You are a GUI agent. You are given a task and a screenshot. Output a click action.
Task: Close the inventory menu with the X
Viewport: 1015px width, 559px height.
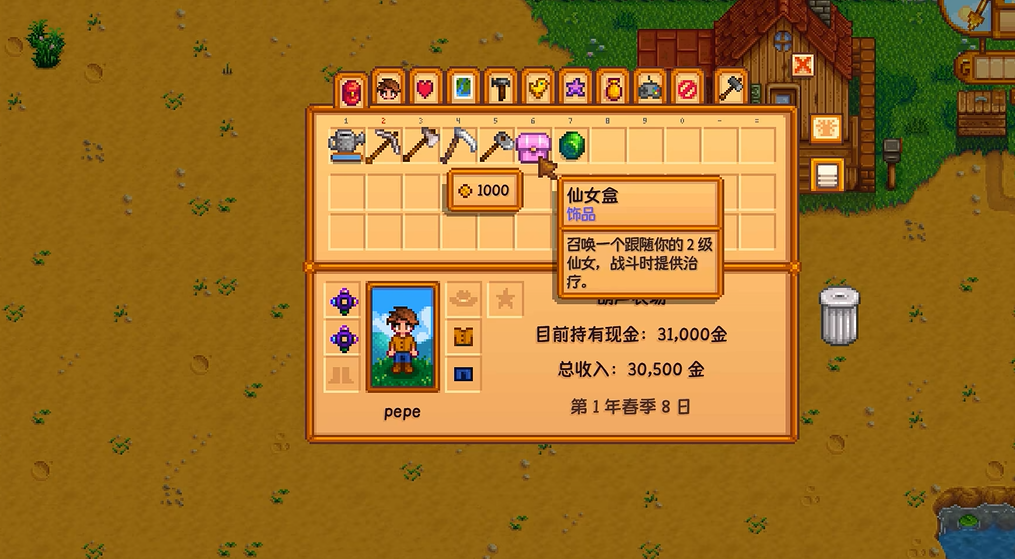click(802, 66)
